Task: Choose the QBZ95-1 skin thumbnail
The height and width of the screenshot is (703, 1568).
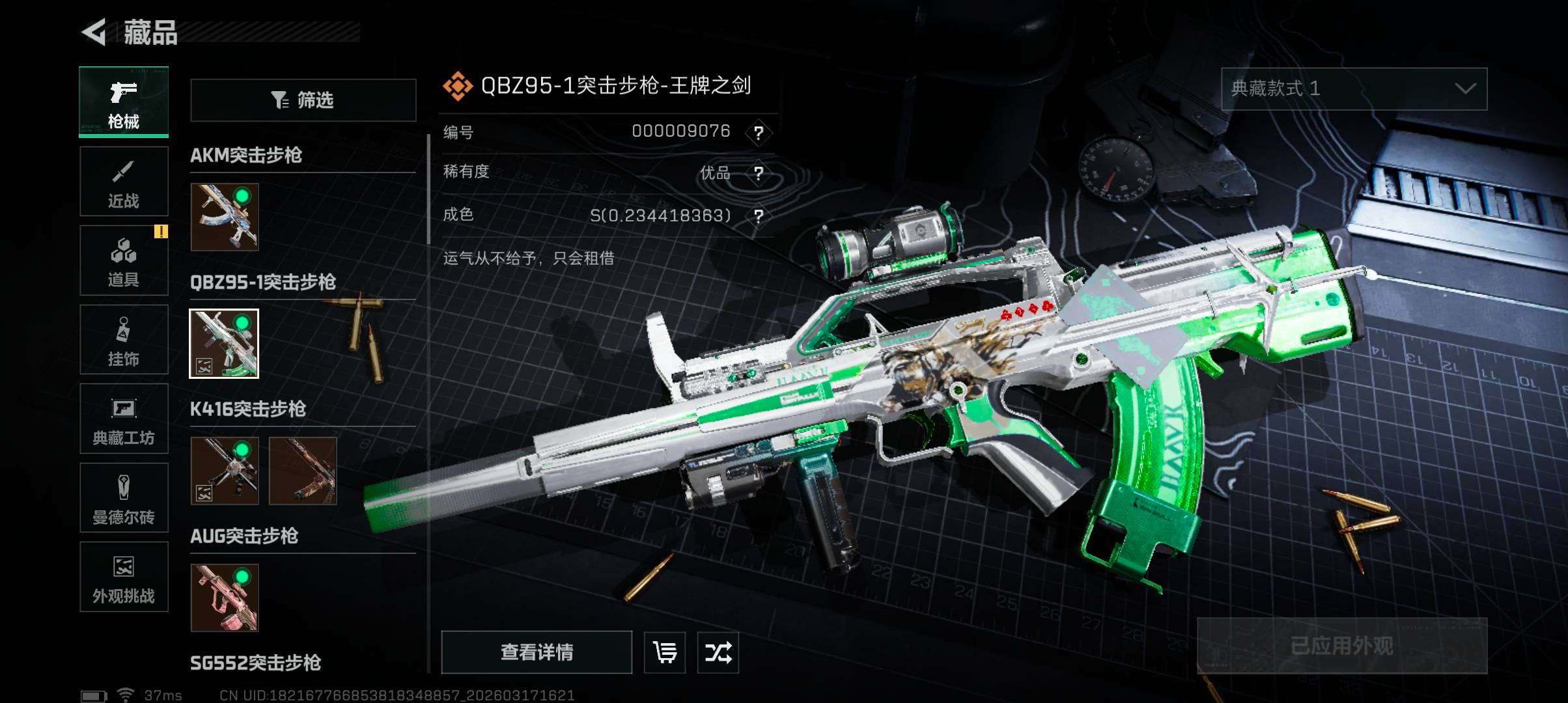Action: point(224,344)
